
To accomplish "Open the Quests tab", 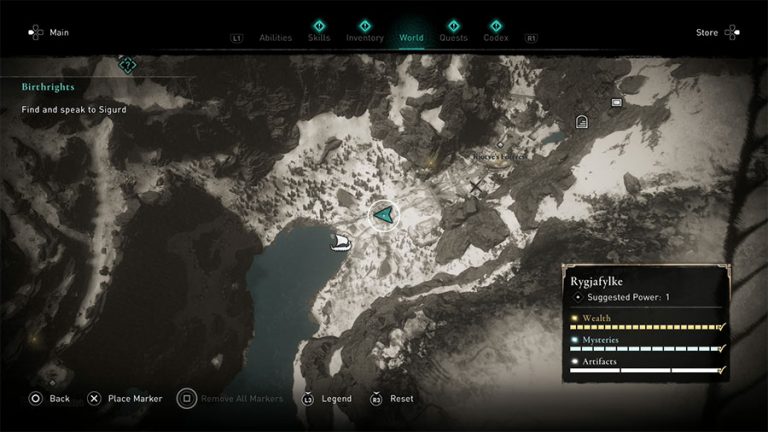I will tap(453, 38).
